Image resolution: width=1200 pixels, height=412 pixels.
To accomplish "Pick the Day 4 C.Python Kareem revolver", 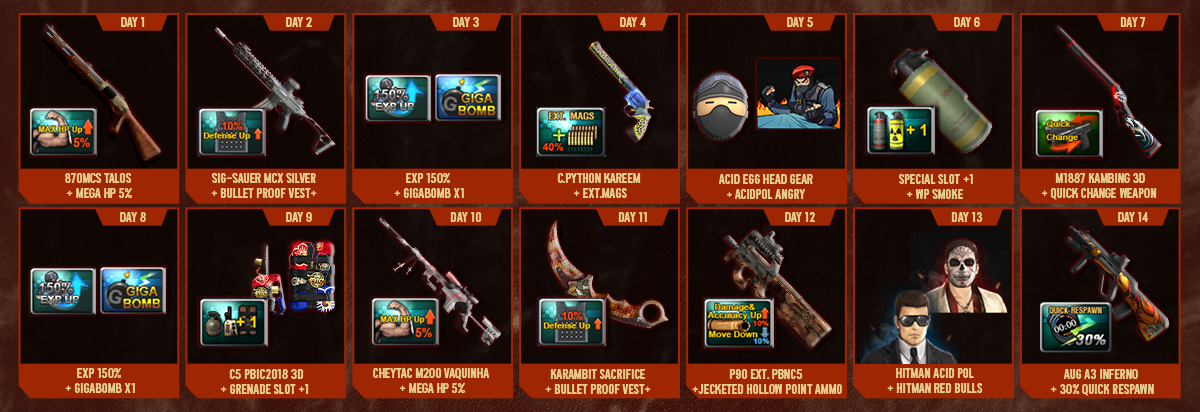I will pos(598,105).
